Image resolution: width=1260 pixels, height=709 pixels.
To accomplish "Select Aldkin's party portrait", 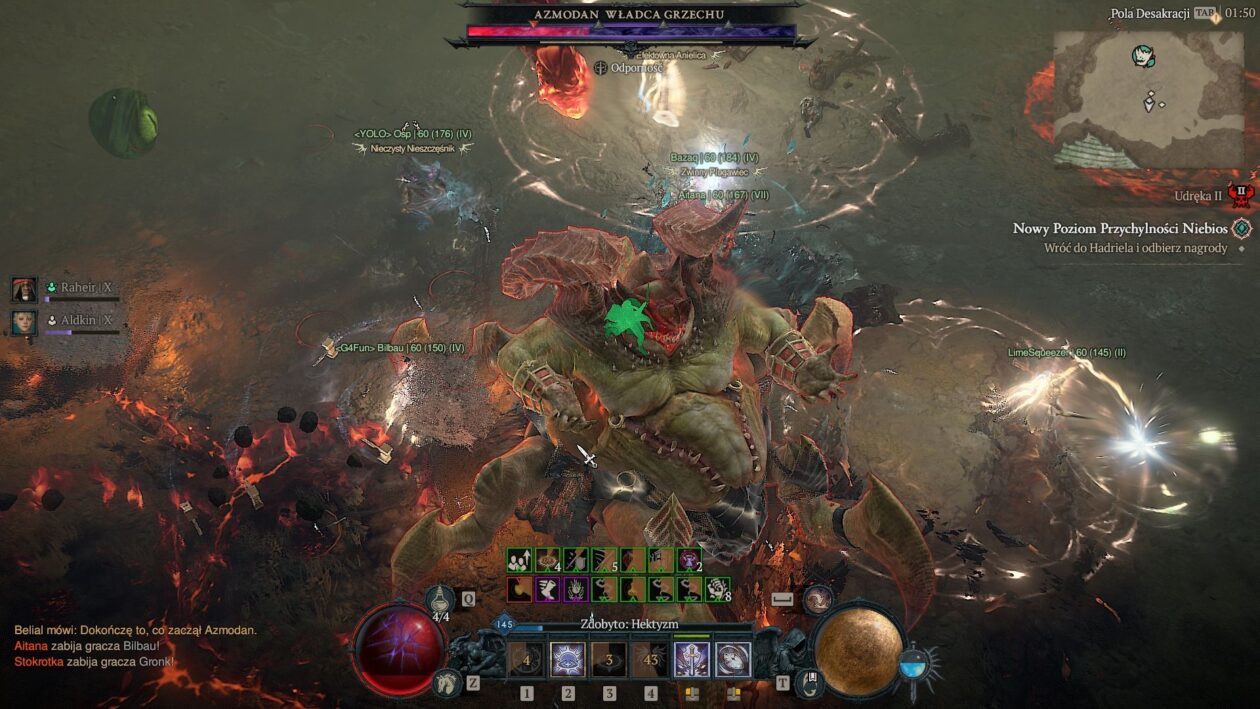I will pos(24,321).
